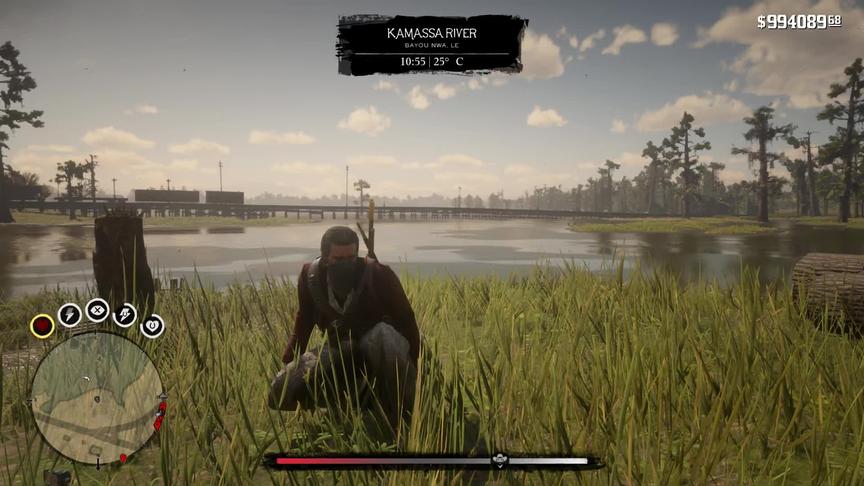Select the horse health core icon
The image size is (864, 486).
pos(152,325)
